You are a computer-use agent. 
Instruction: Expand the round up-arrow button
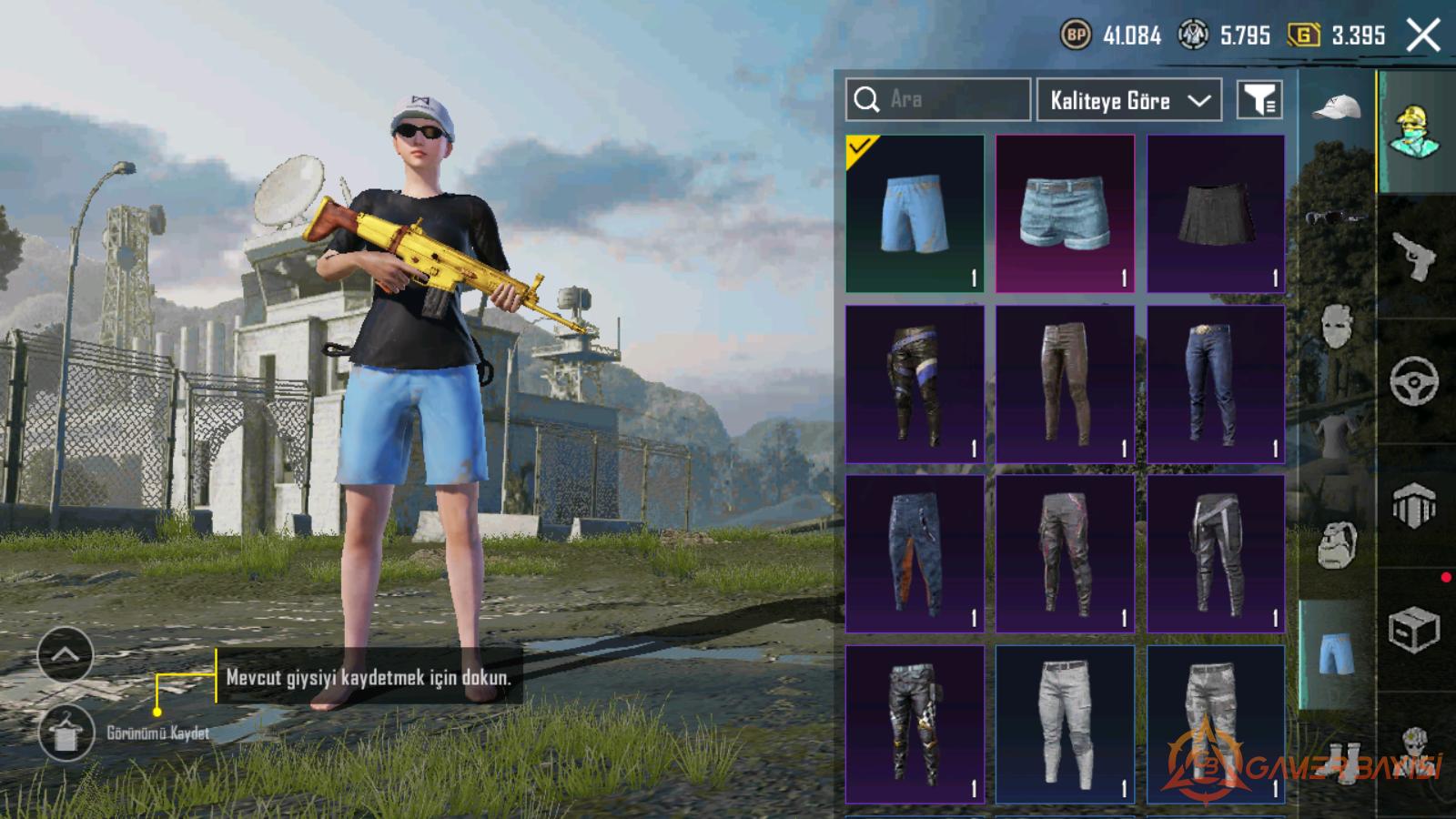point(66,654)
